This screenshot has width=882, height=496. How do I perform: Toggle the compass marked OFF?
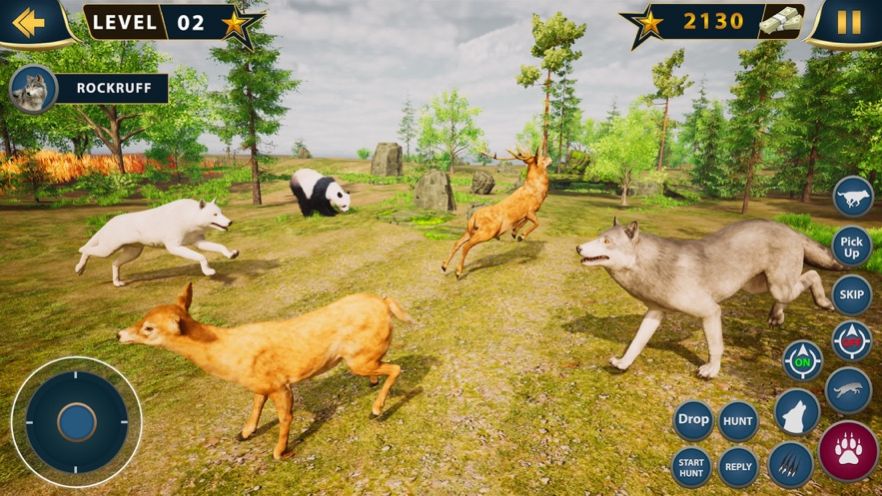852,342
